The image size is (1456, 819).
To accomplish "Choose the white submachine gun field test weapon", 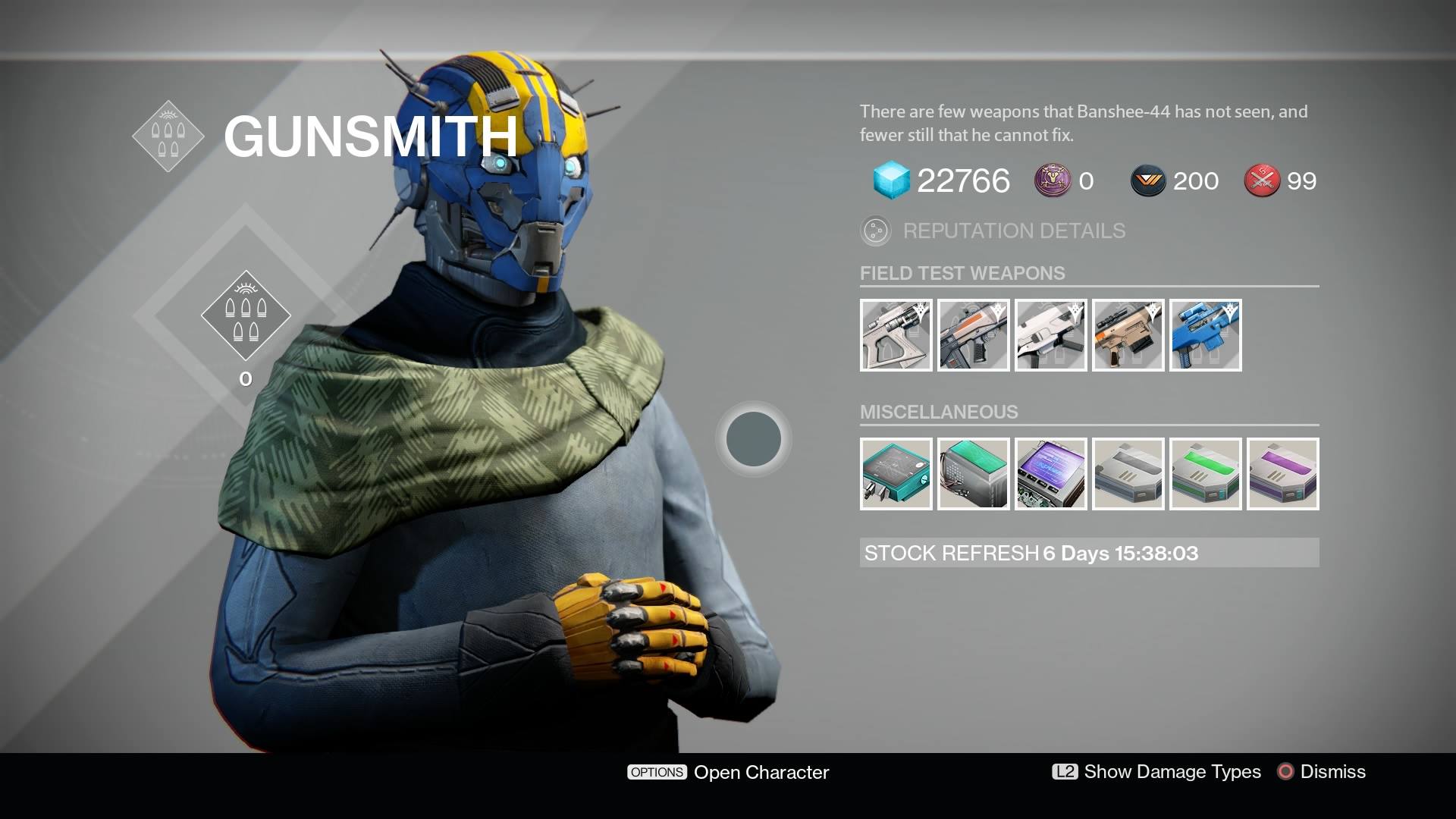I will coord(1050,335).
